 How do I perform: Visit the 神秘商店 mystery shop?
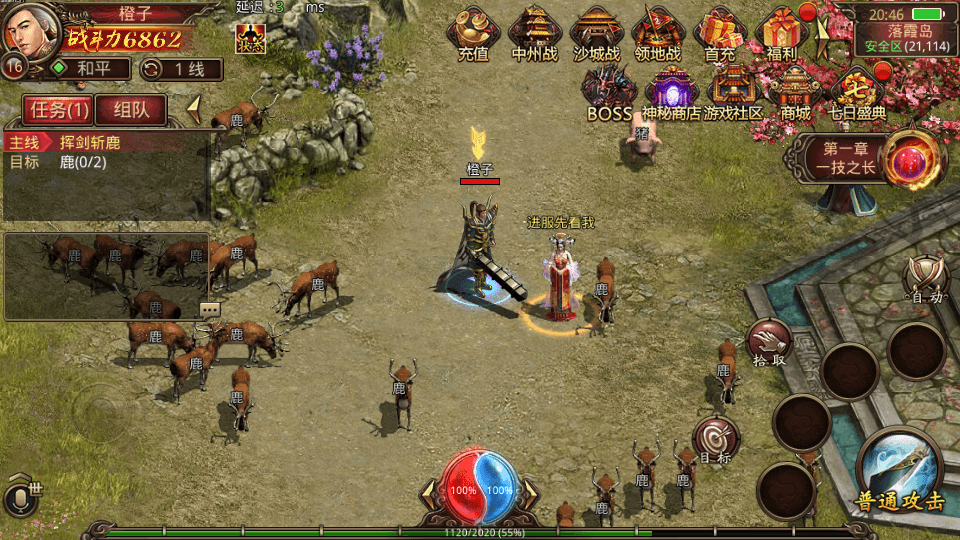click(671, 93)
